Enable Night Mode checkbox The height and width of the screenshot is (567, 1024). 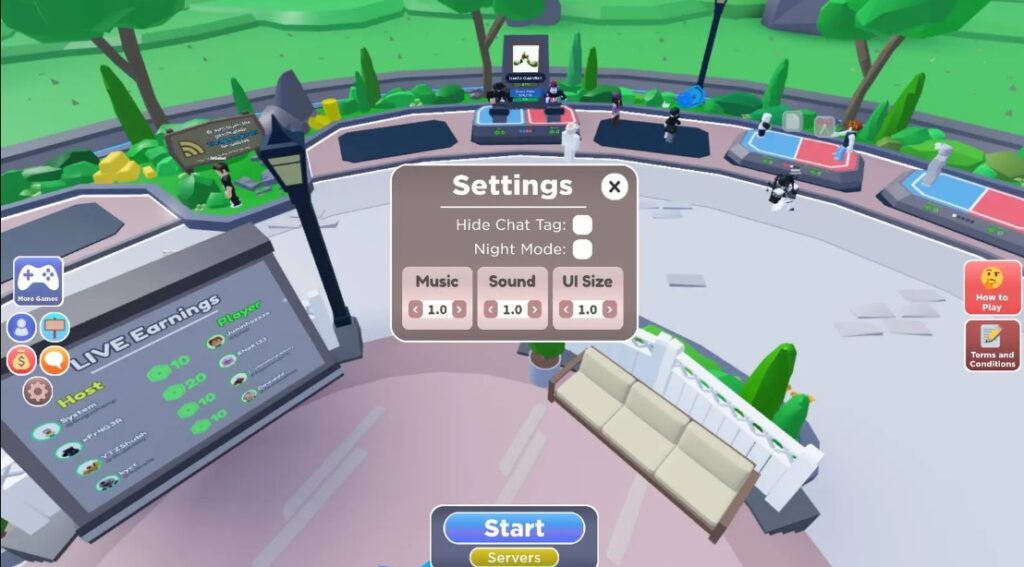[582, 249]
